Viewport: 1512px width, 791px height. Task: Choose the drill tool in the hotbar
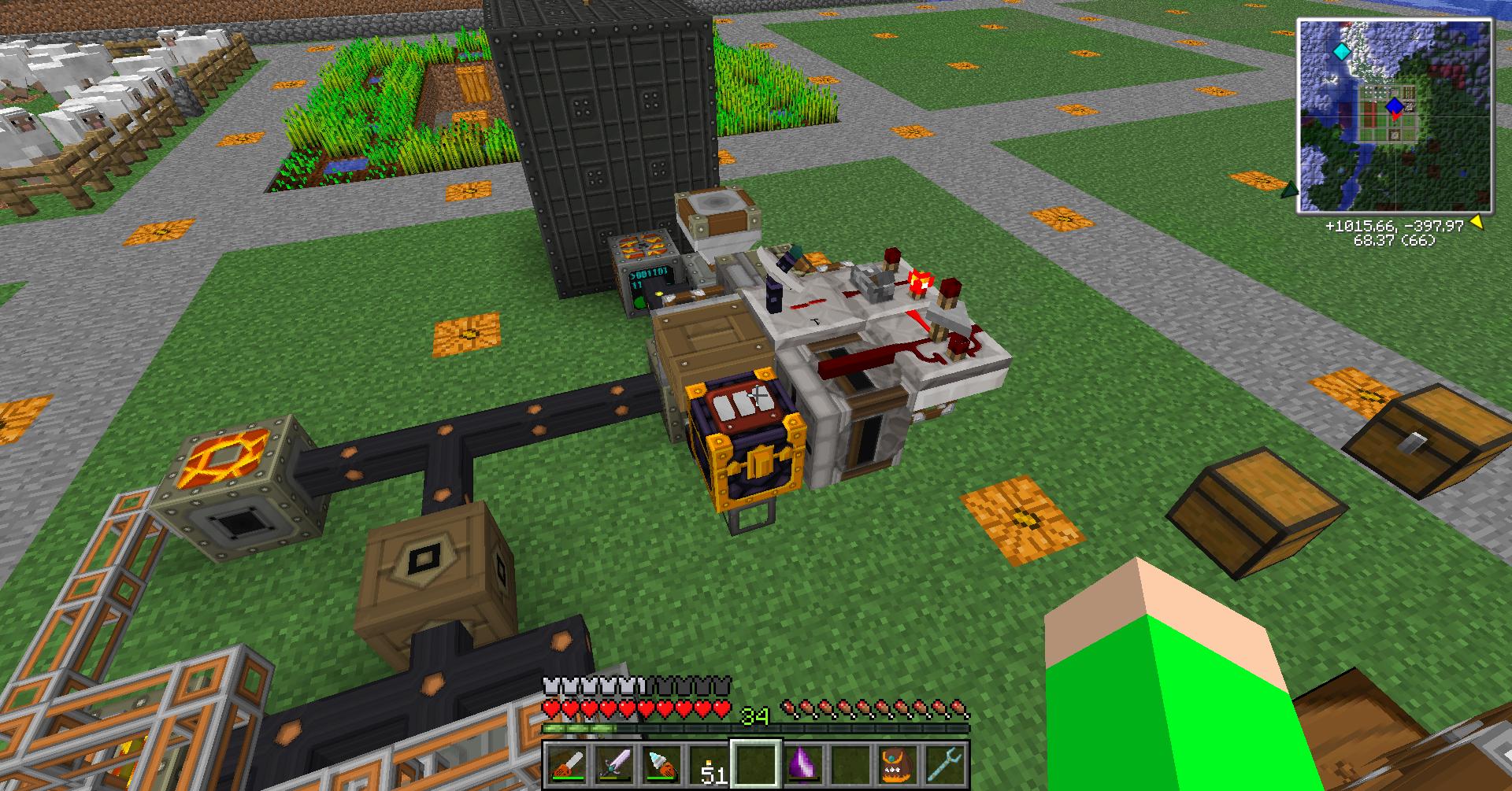point(661,764)
